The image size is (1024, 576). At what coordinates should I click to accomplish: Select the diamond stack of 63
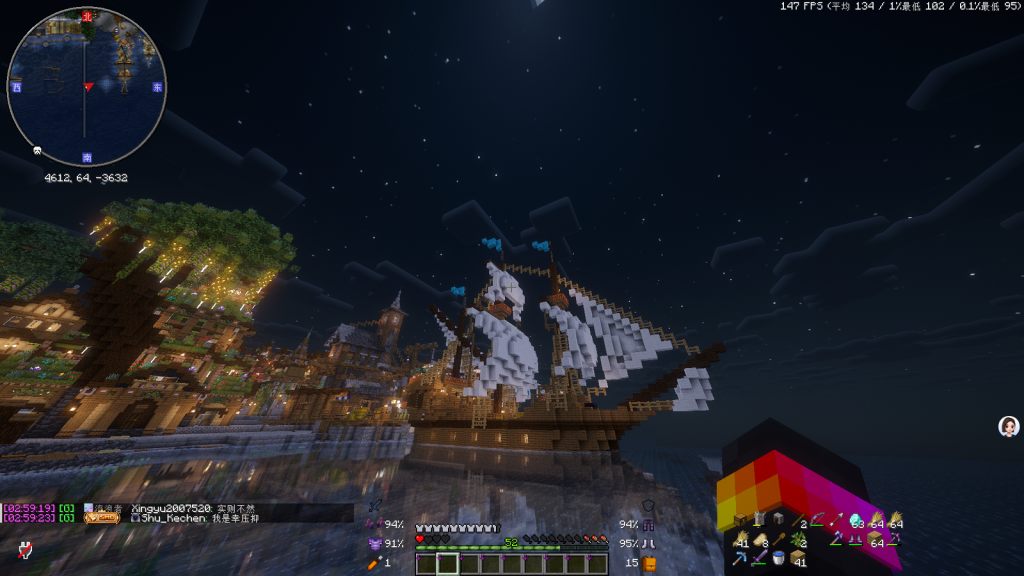(857, 521)
